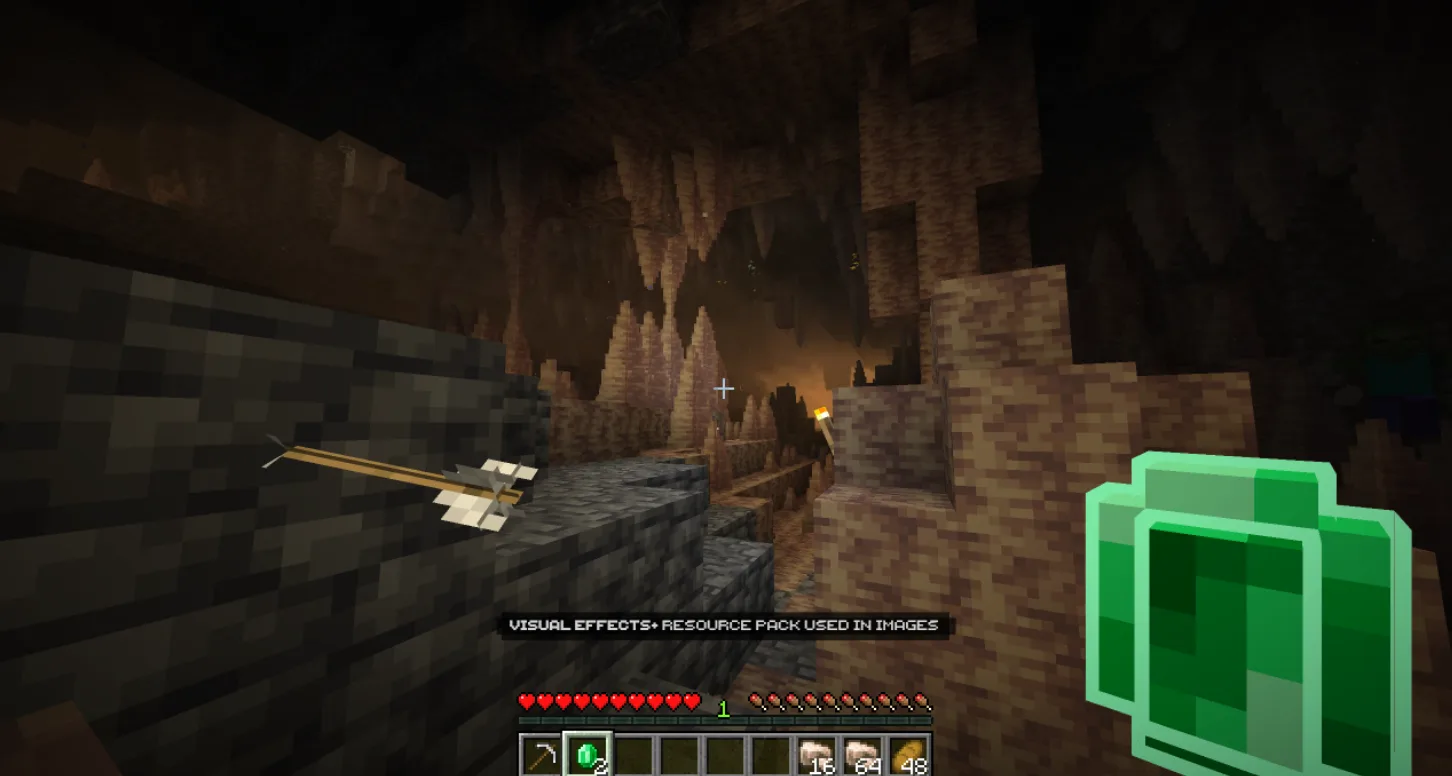Click the last hunger drumstick icon

[921, 701]
